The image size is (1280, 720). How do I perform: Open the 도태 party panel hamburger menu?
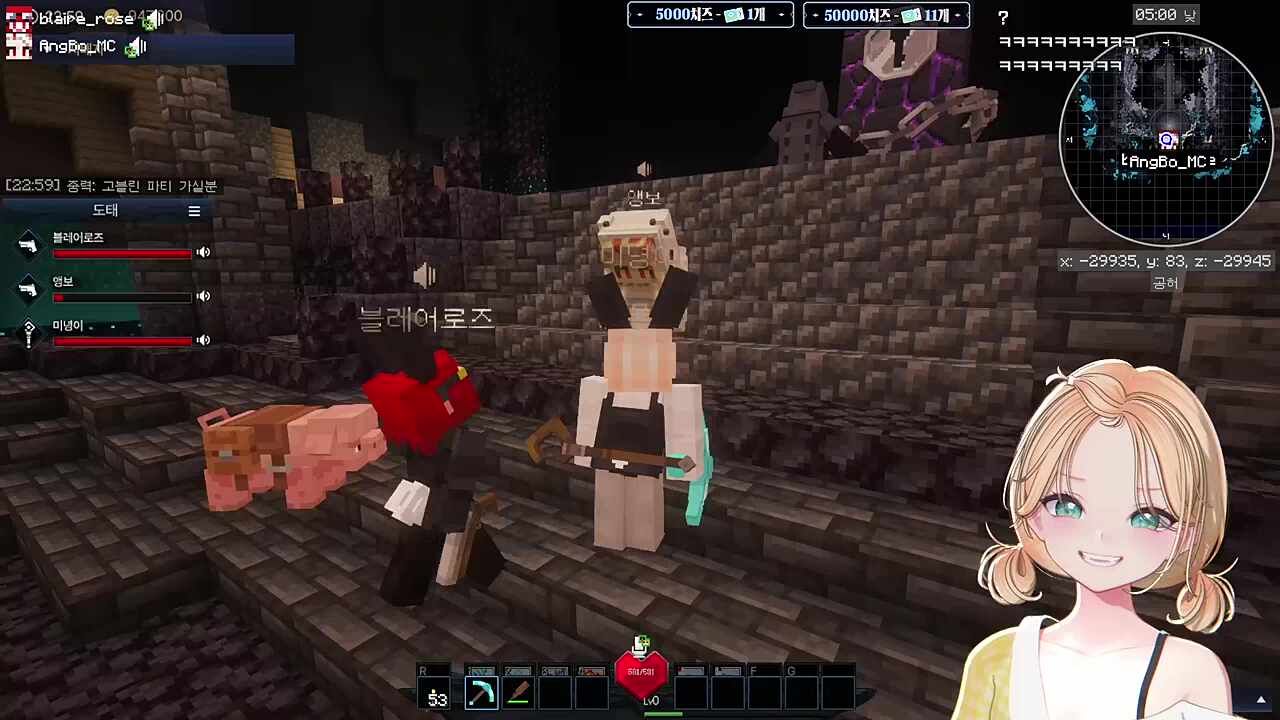194,211
